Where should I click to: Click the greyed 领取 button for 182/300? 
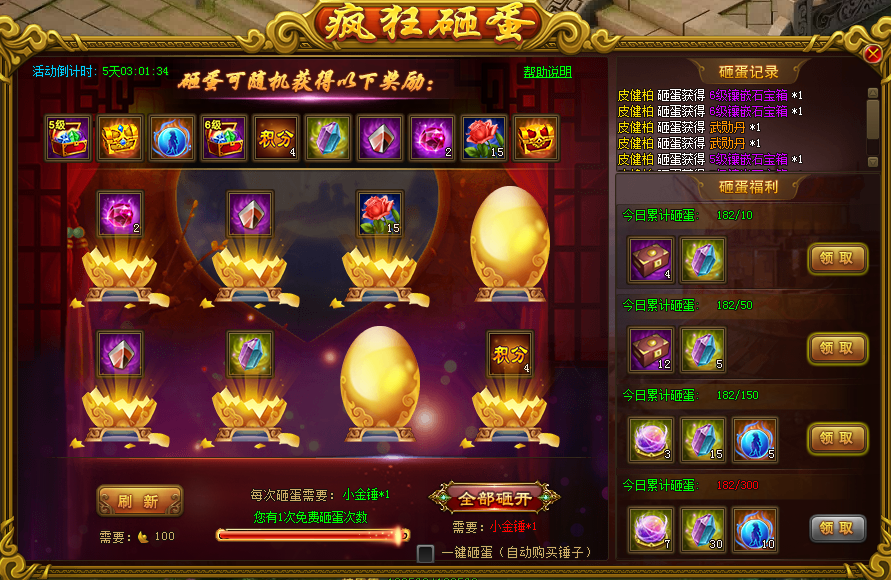837,528
